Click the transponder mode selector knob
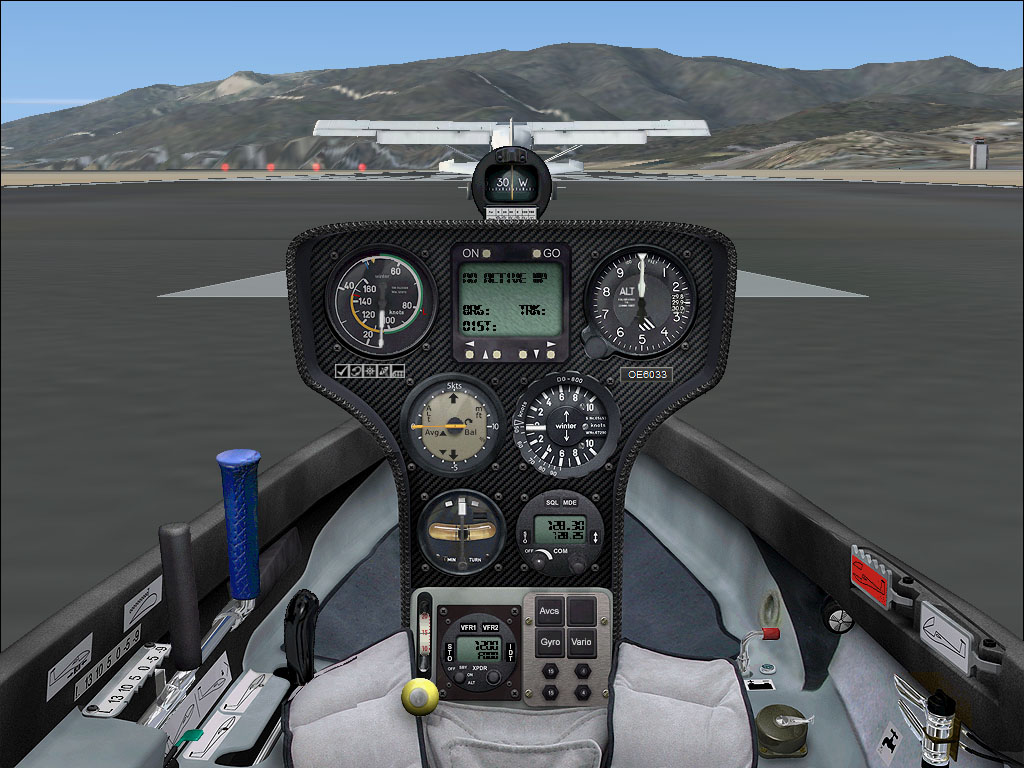The height and width of the screenshot is (768, 1024). (460, 676)
